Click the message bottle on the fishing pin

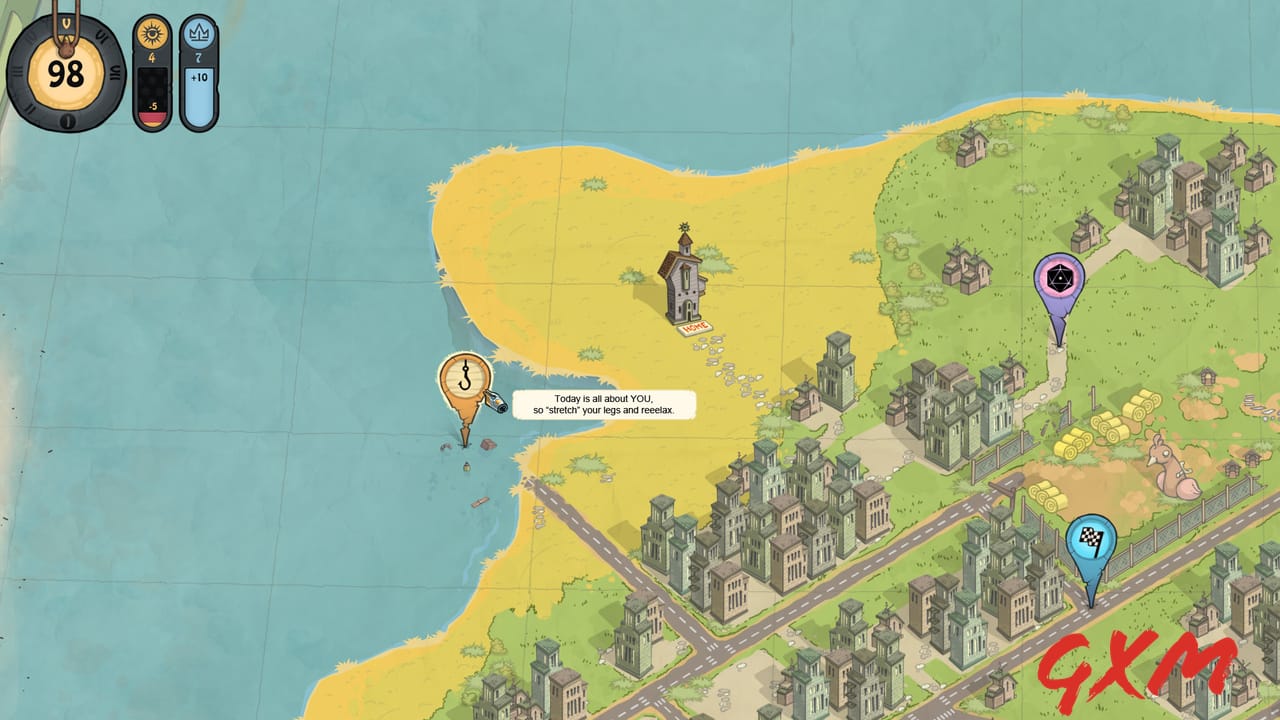[496, 402]
